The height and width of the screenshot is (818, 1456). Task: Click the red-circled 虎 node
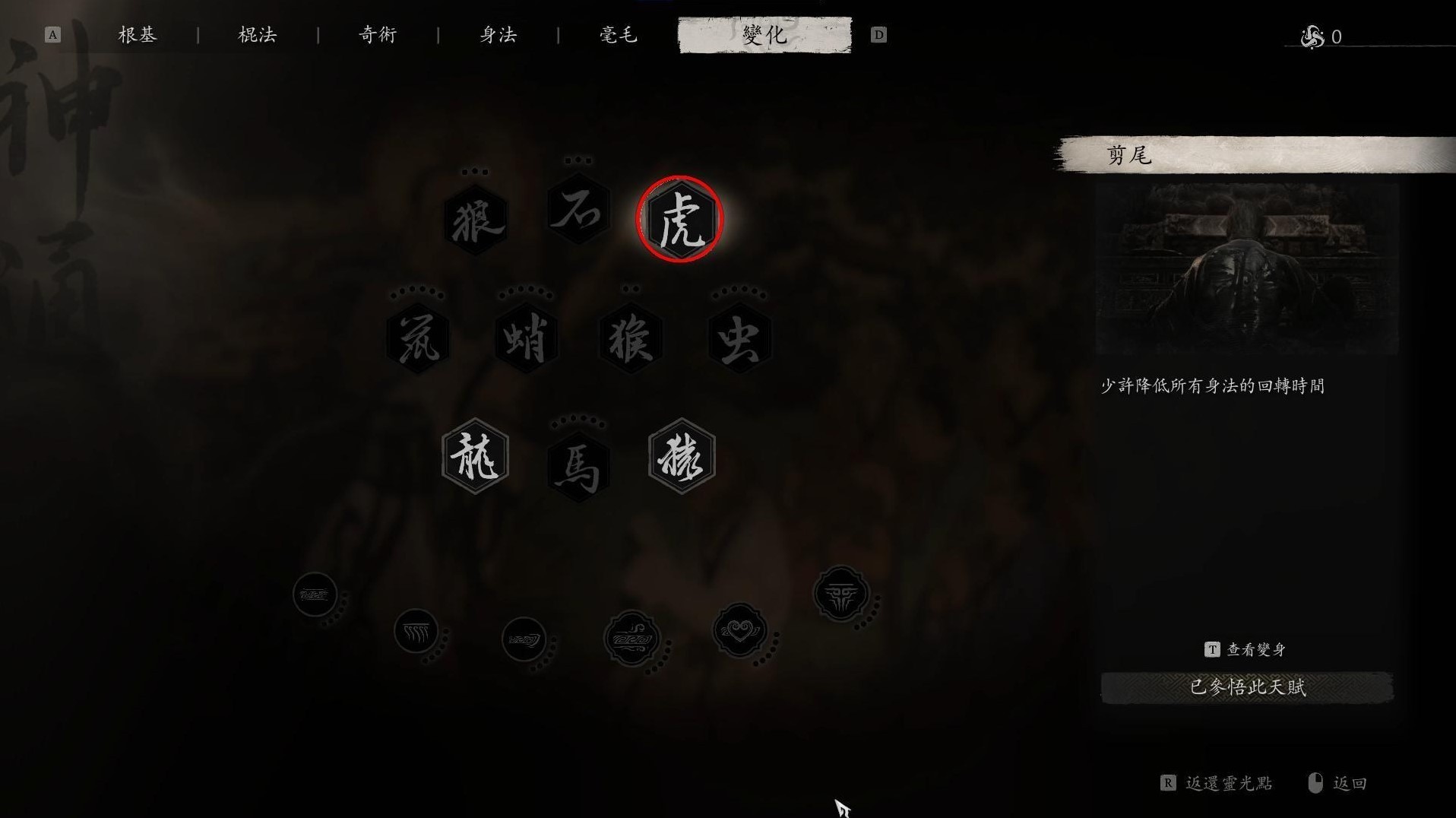coord(680,220)
